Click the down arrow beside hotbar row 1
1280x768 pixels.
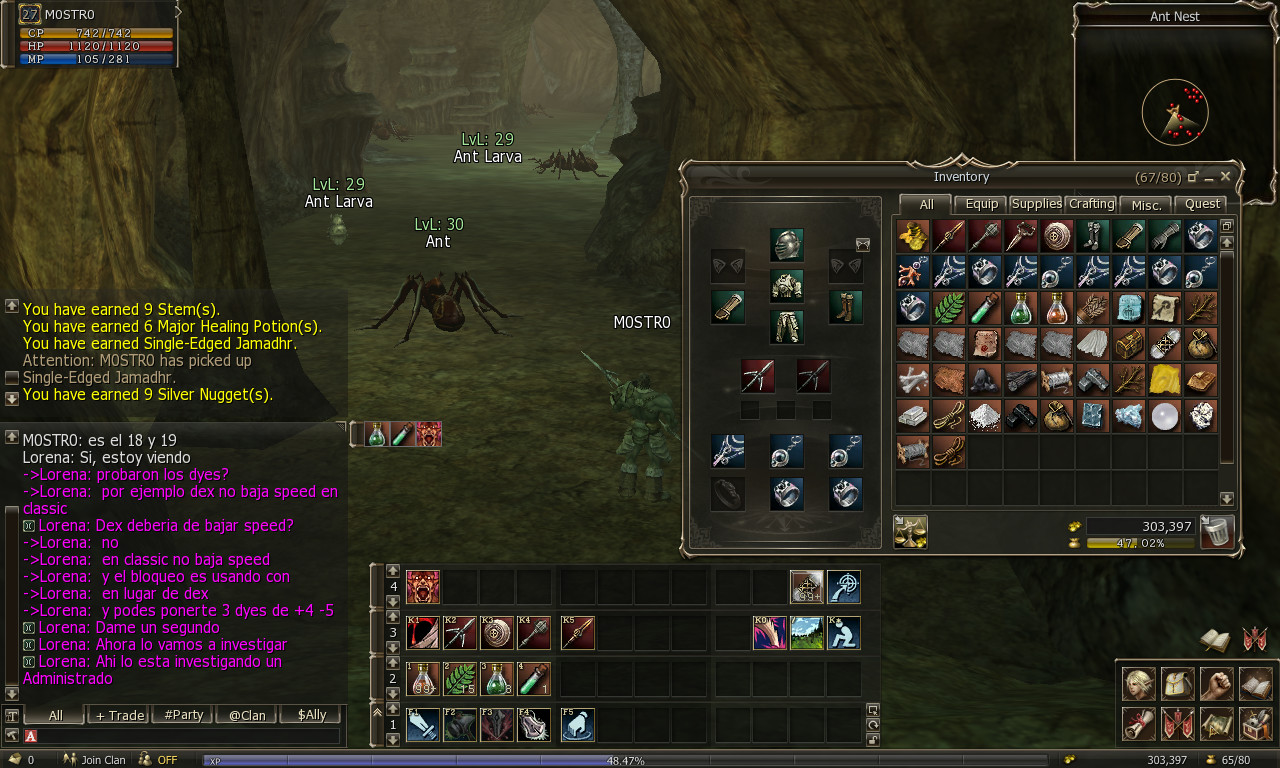point(393,737)
